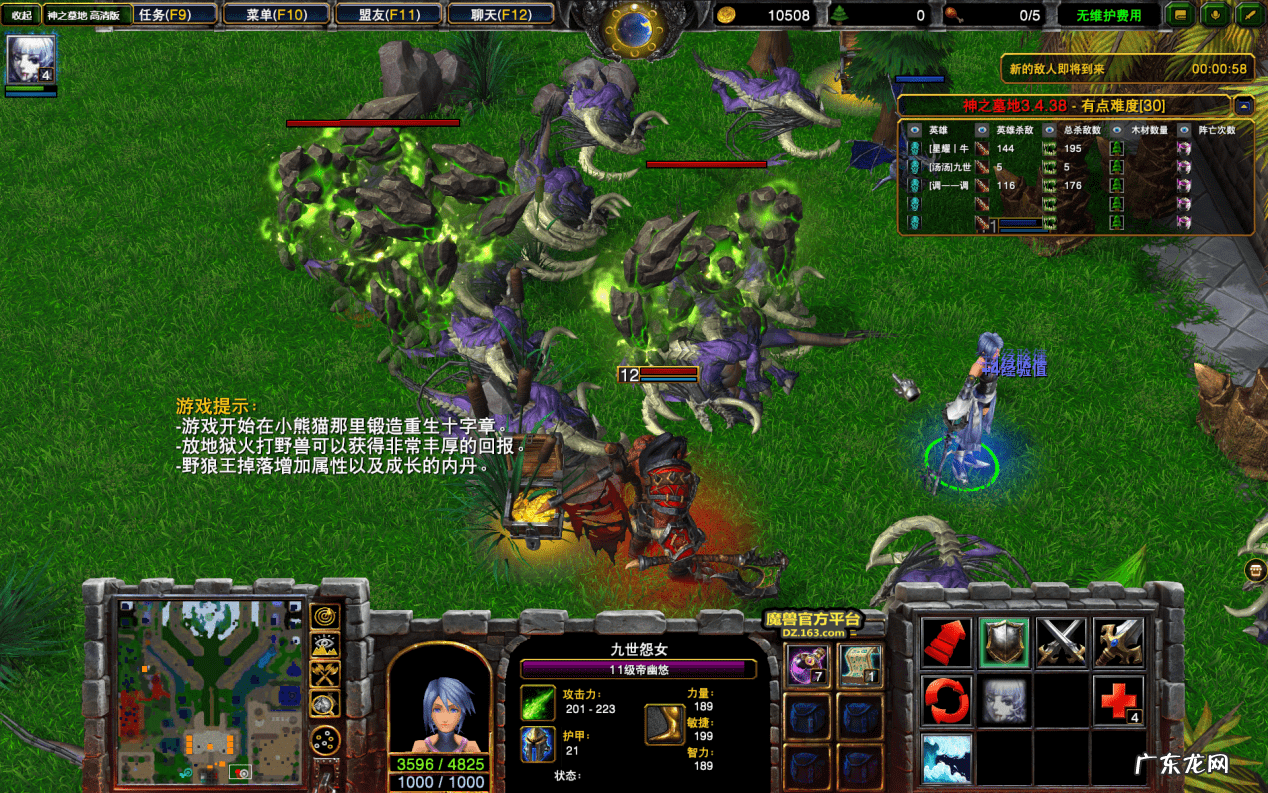Open the 聊天 (F12) chat log
The image size is (1268, 793).
point(502,15)
